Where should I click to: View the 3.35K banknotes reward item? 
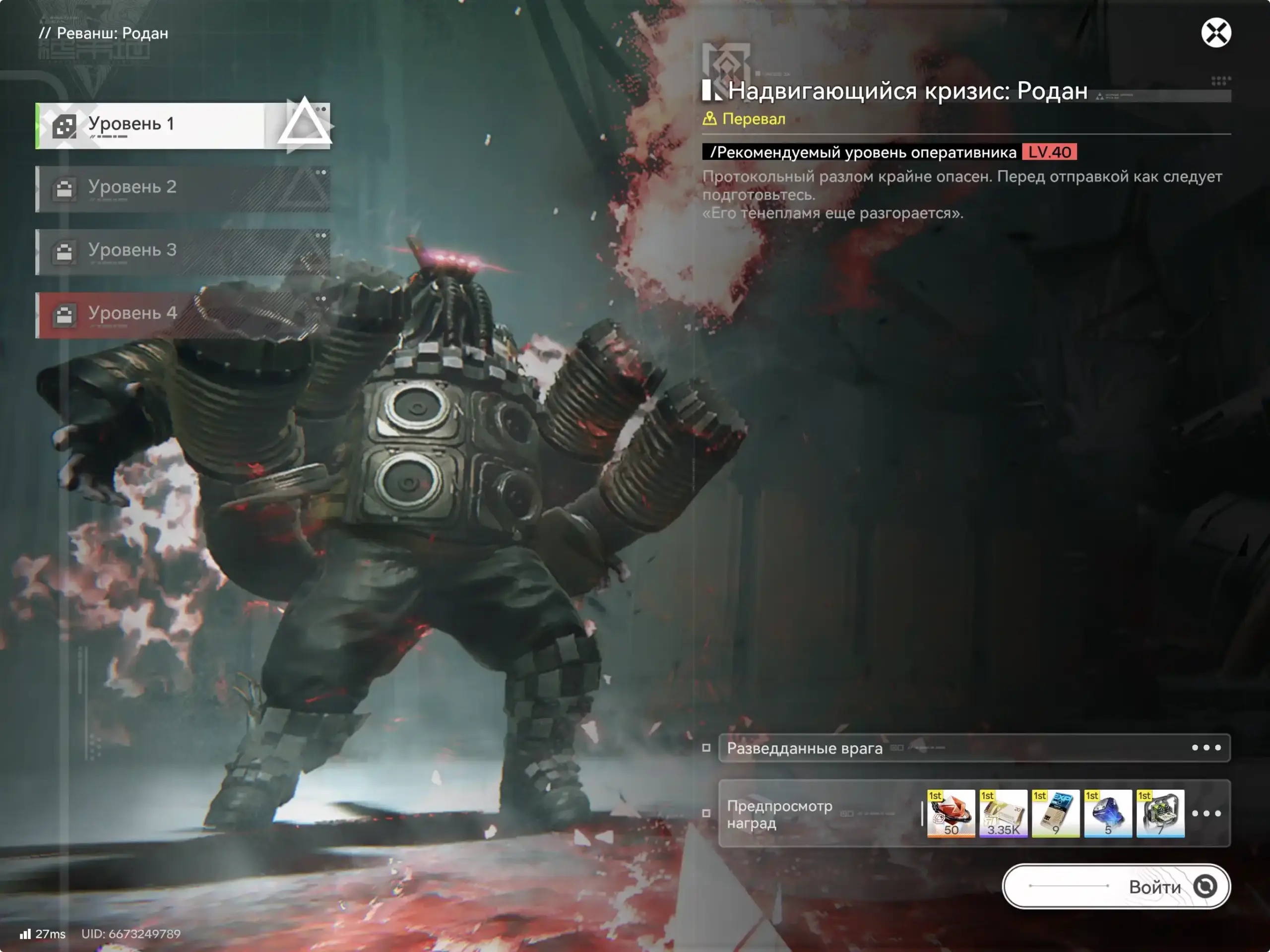pyautogui.click(x=1003, y=813)
